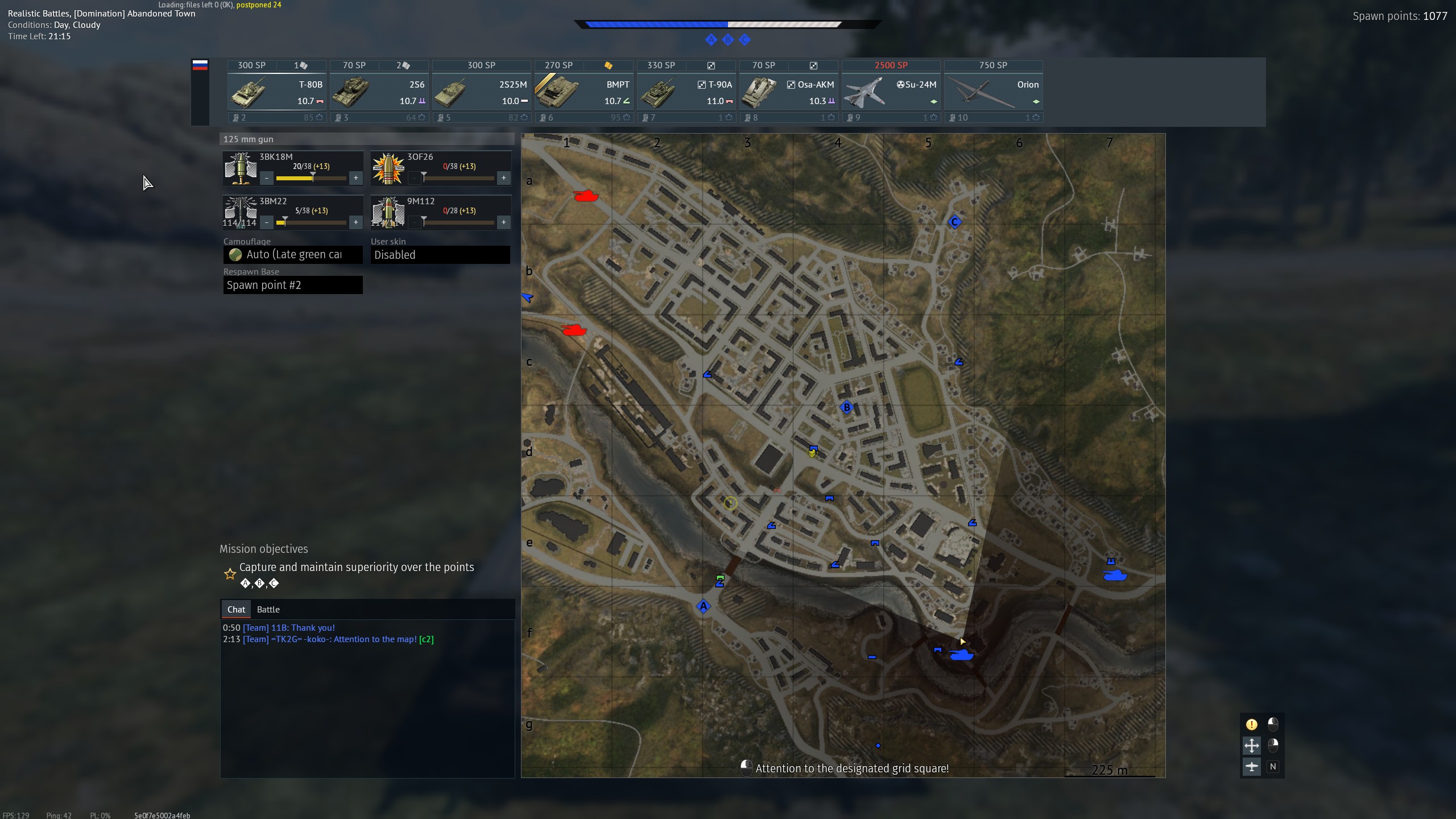
Task: Select the 3BK18M shell icon
Action: 240,167
